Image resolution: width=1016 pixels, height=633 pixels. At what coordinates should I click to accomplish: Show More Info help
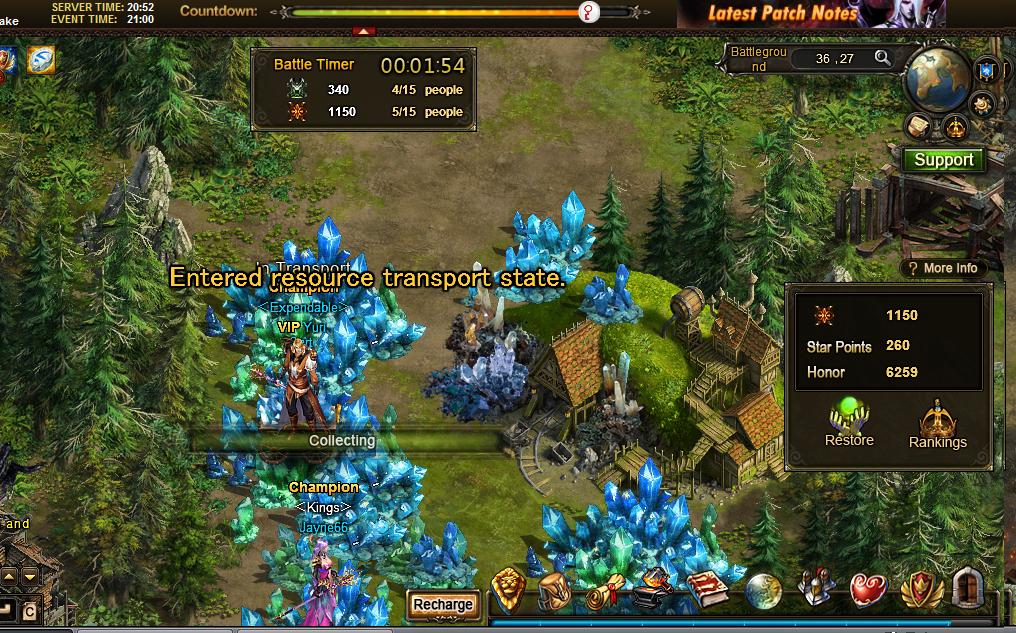tap(942, 268)
